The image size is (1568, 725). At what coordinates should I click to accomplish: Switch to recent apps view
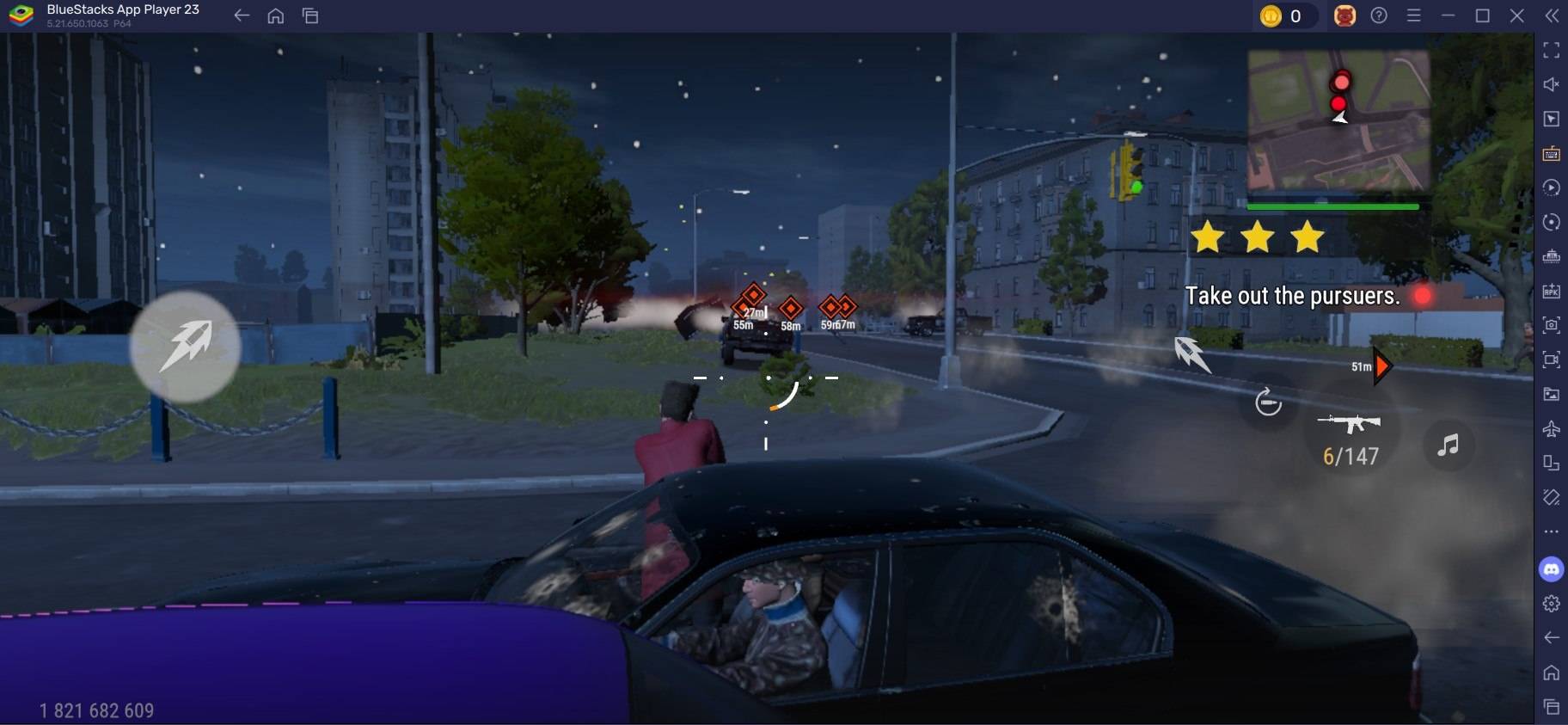pos(308,15)
